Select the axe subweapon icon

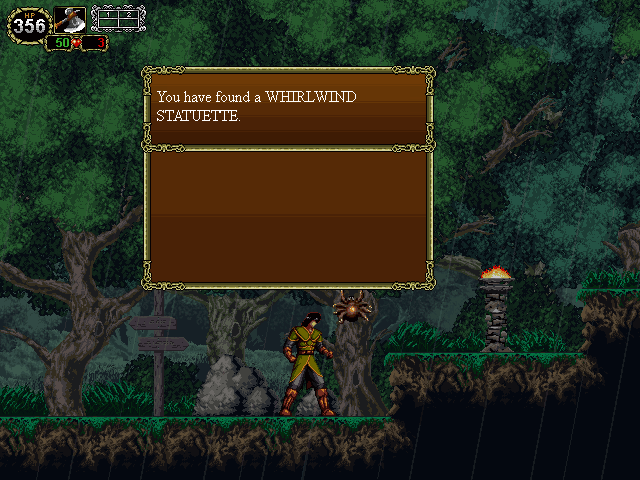tap(70, 20)
